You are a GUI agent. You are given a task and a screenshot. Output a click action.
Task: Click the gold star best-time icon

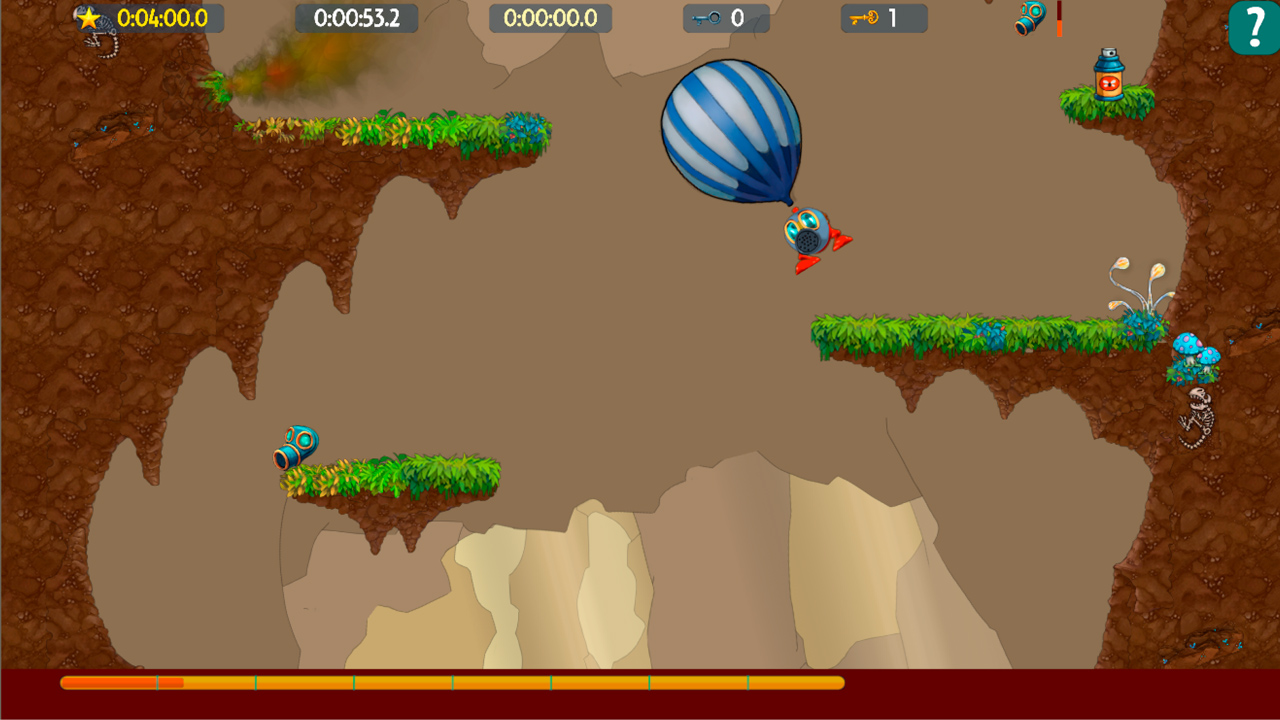pyautogui.click(x=88, y=15)
